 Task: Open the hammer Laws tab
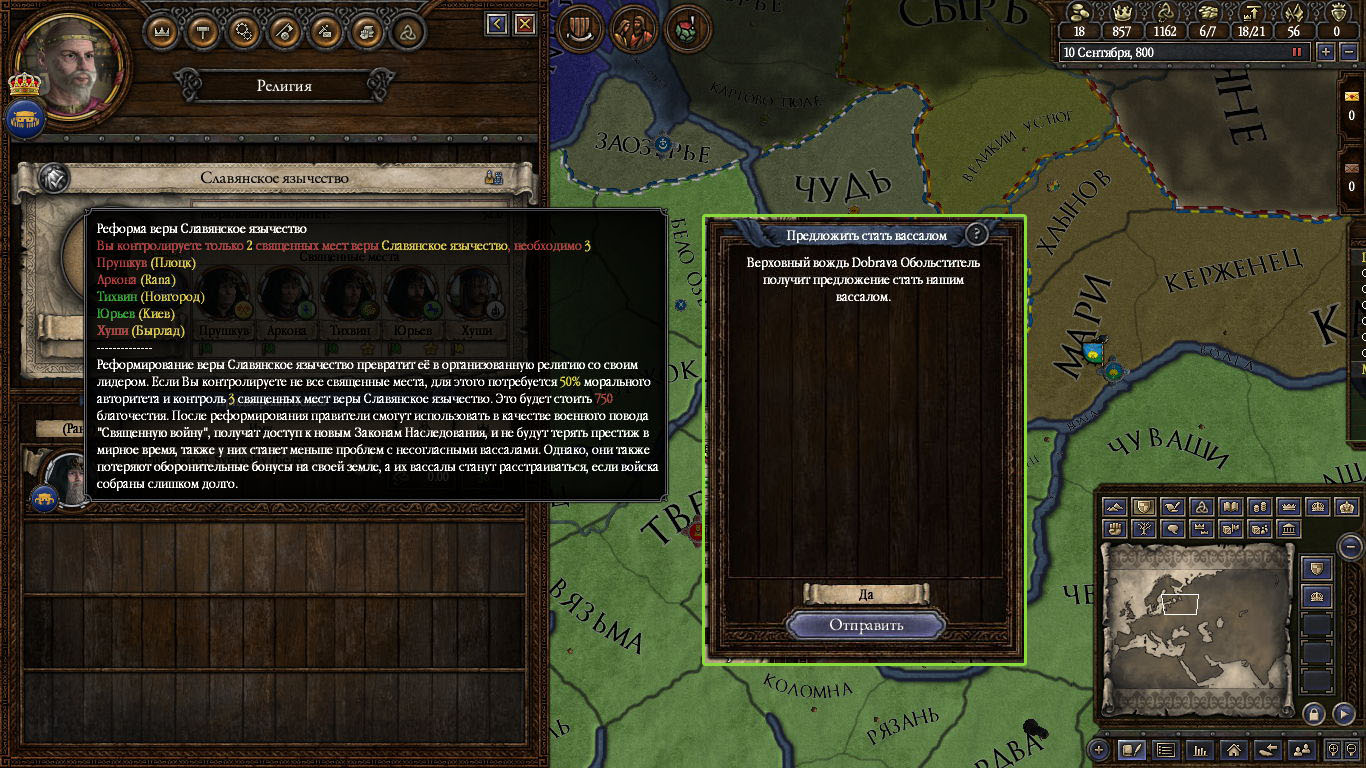pos(203,31)
